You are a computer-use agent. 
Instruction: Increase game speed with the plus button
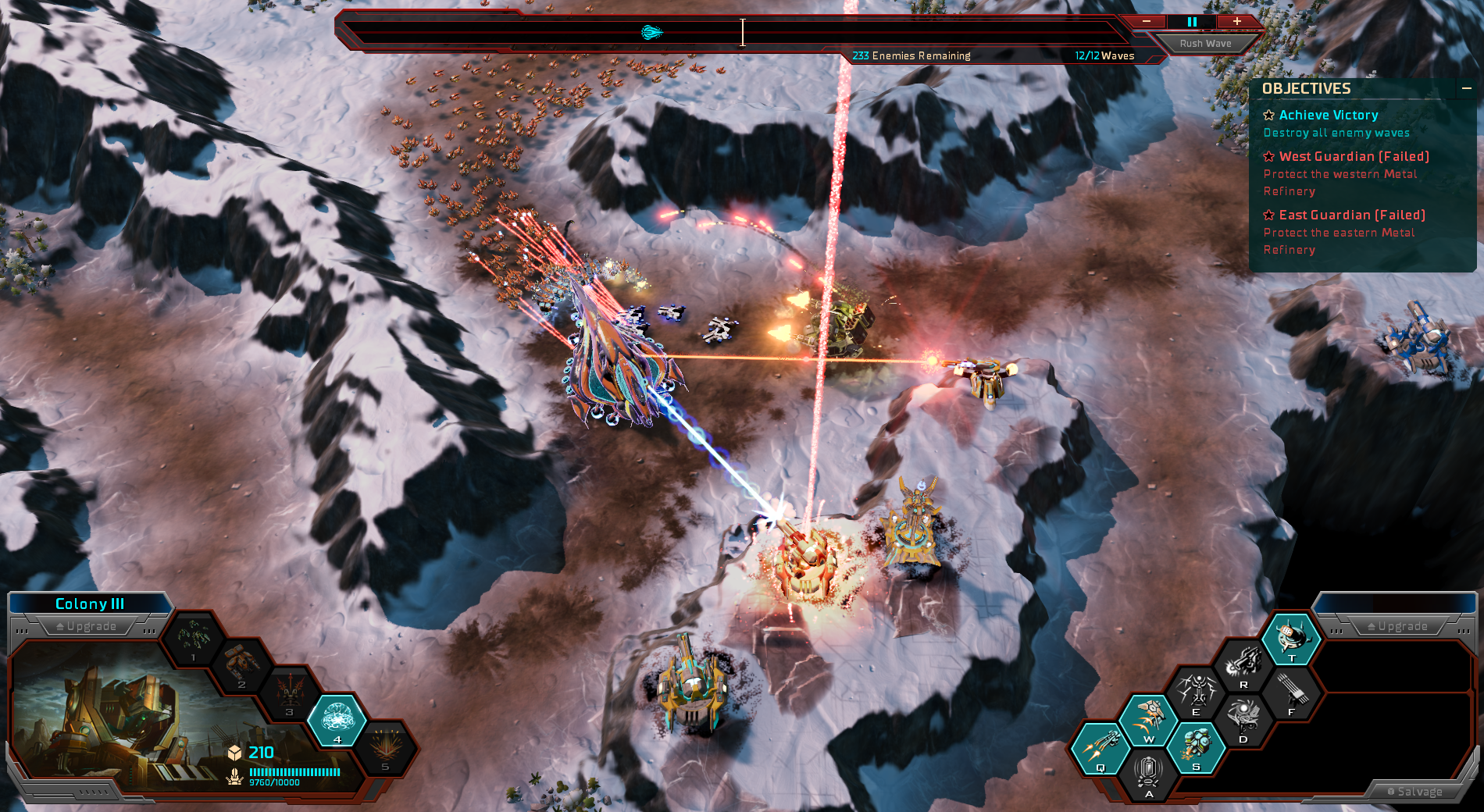pyautogui.click(x=1237, y=22)
